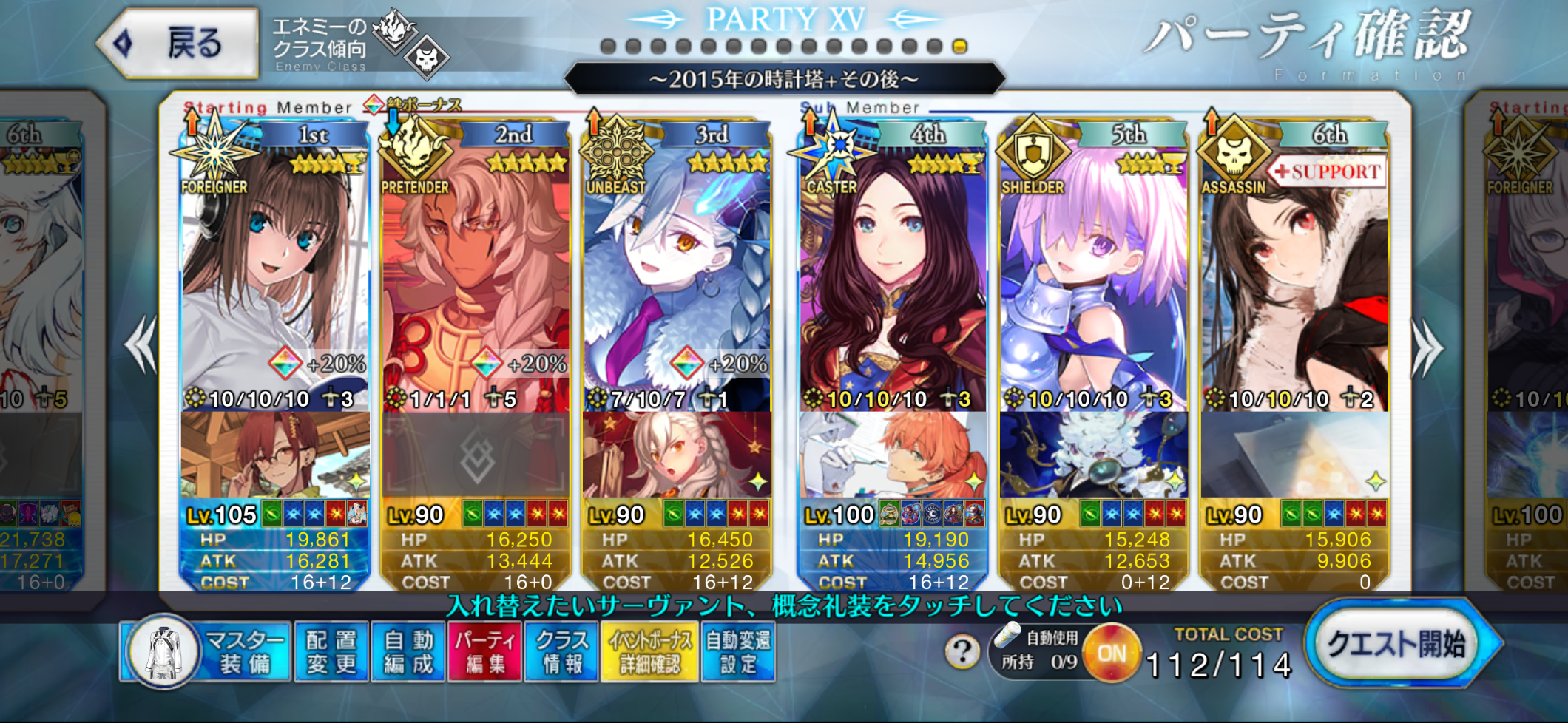This screenshot has width=1568, height=723.
Task: Select the 3rd slot Unbeast servant card
Action: coord(677,281)
